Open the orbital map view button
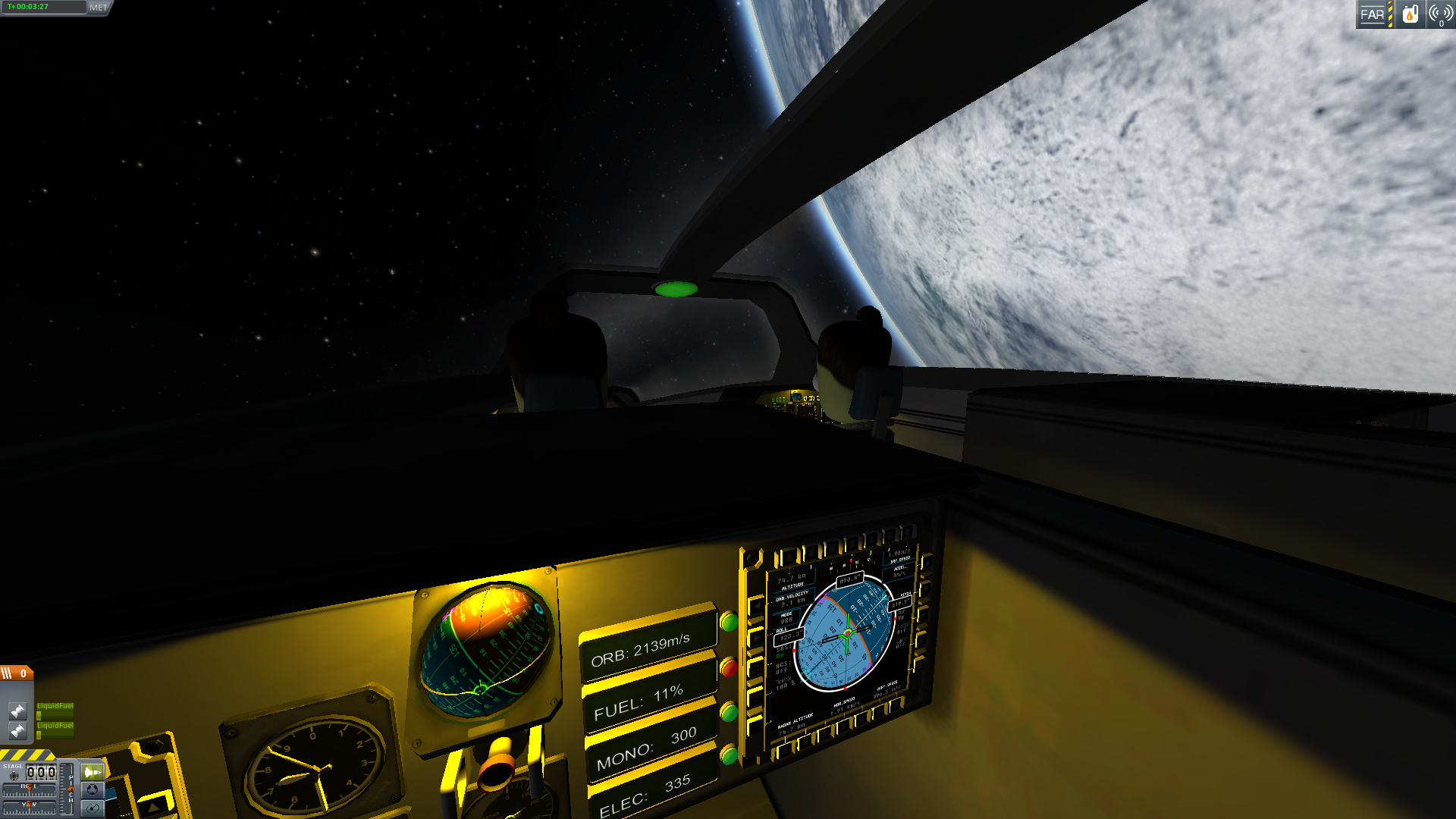Screen dimensions: 1456x819 tap(92, 808)
